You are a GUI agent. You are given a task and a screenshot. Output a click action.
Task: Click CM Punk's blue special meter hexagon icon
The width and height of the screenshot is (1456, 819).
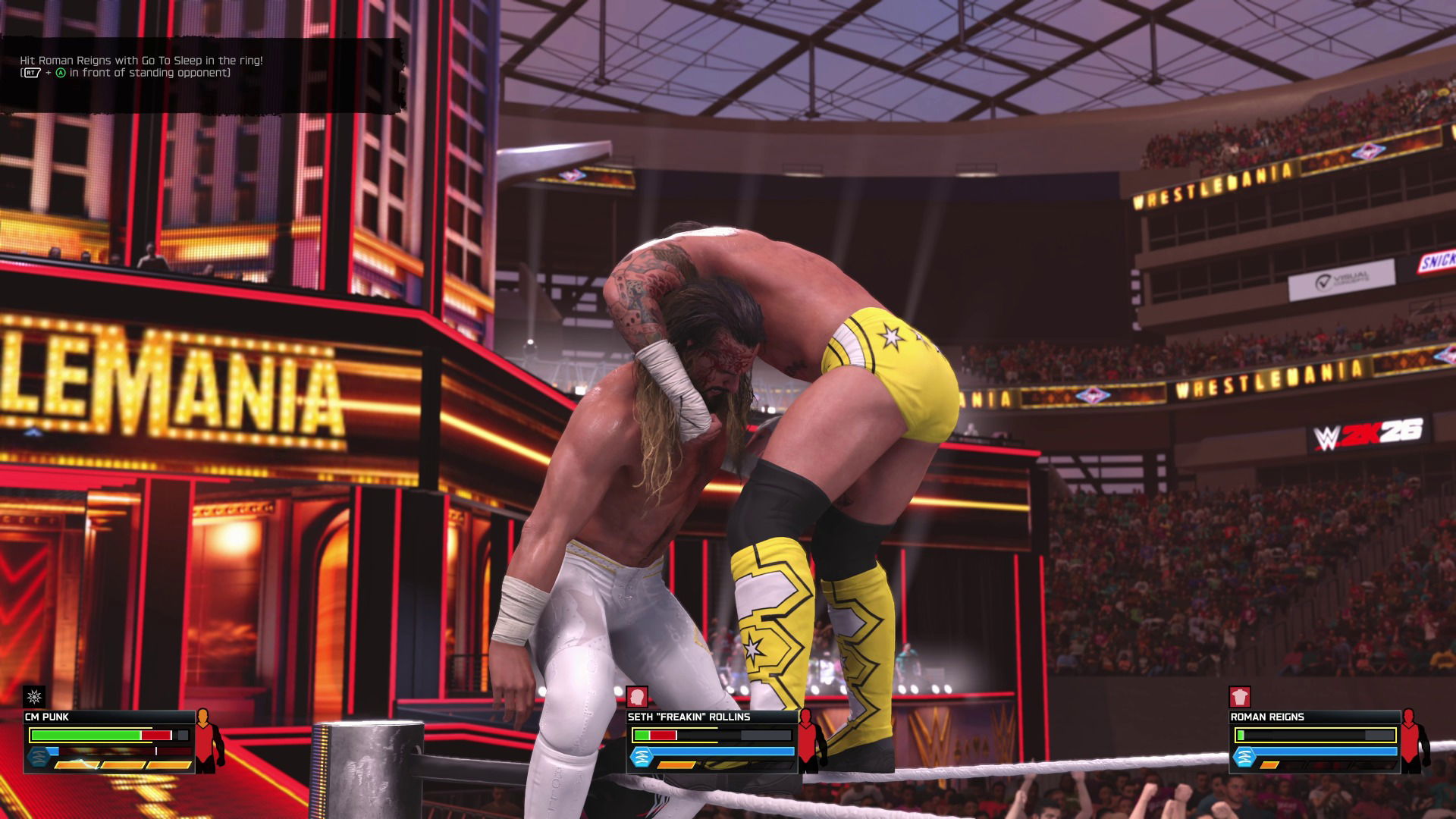click(x=38, y=758)
